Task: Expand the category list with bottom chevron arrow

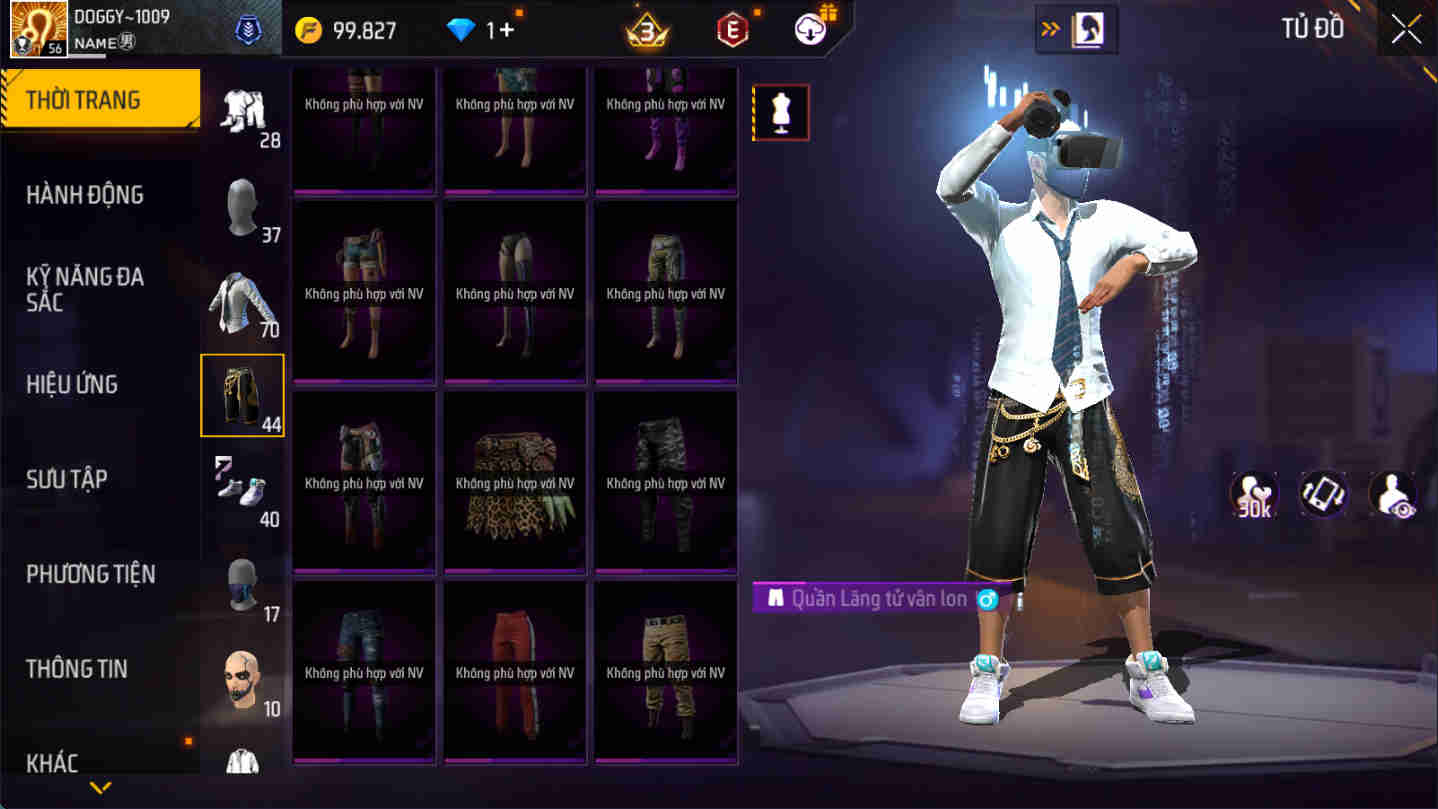Action: point(99,787)
